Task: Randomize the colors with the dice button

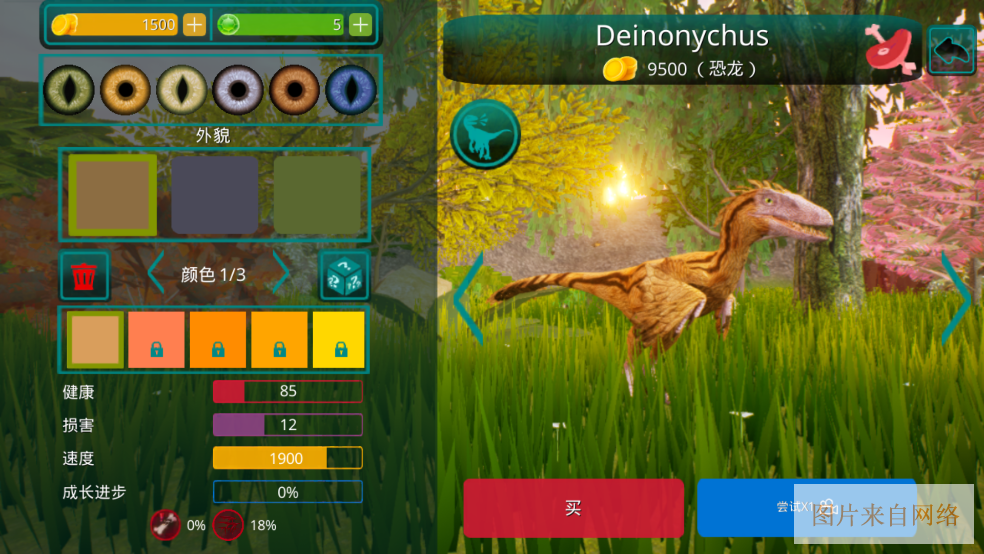Action: tap(344, 275)
